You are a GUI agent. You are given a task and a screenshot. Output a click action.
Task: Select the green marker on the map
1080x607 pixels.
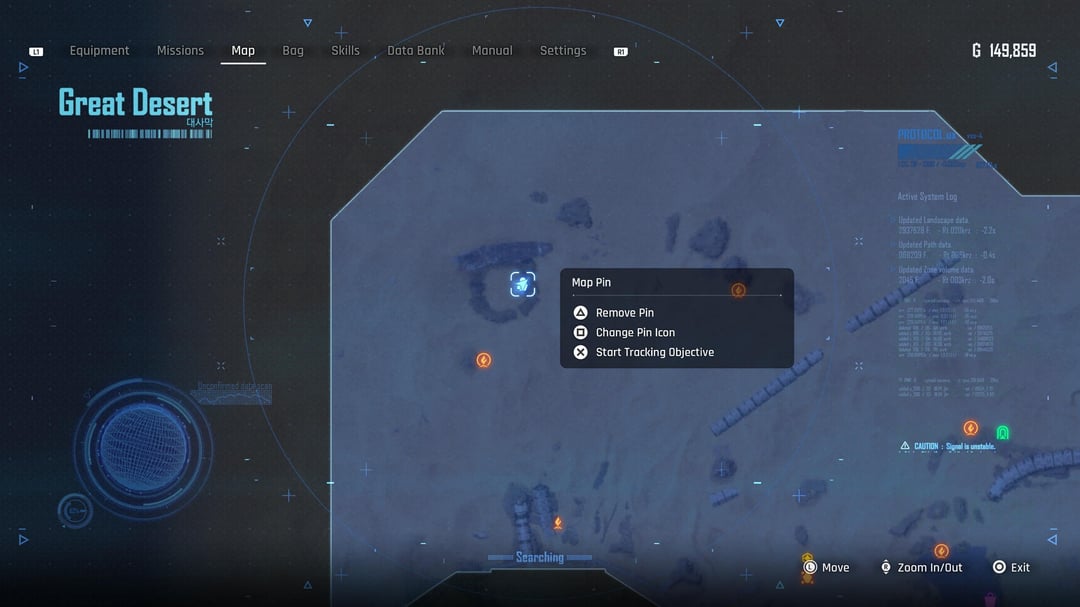1002,432
